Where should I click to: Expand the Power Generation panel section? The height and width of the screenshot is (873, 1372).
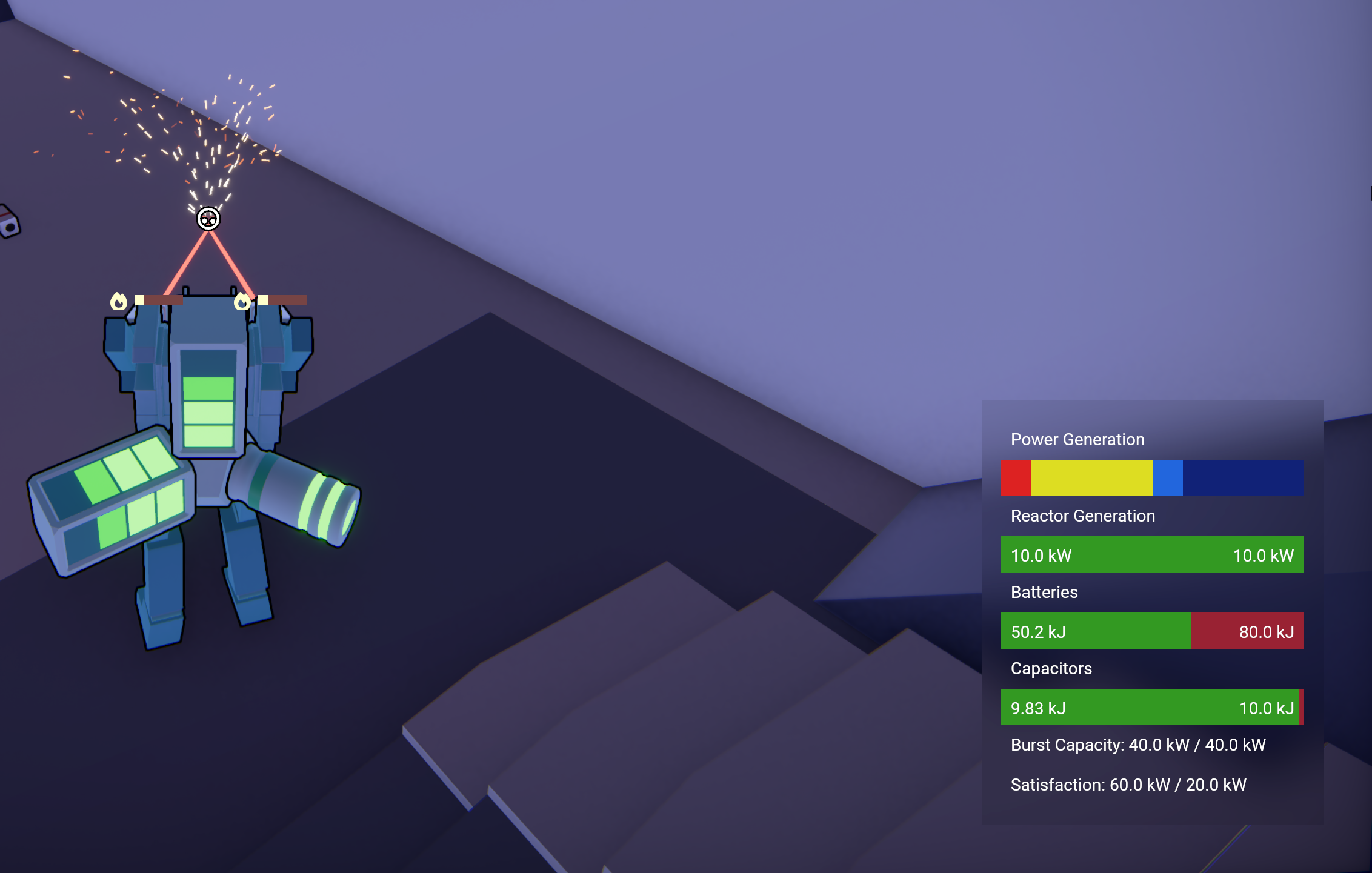pos(1077,440)
